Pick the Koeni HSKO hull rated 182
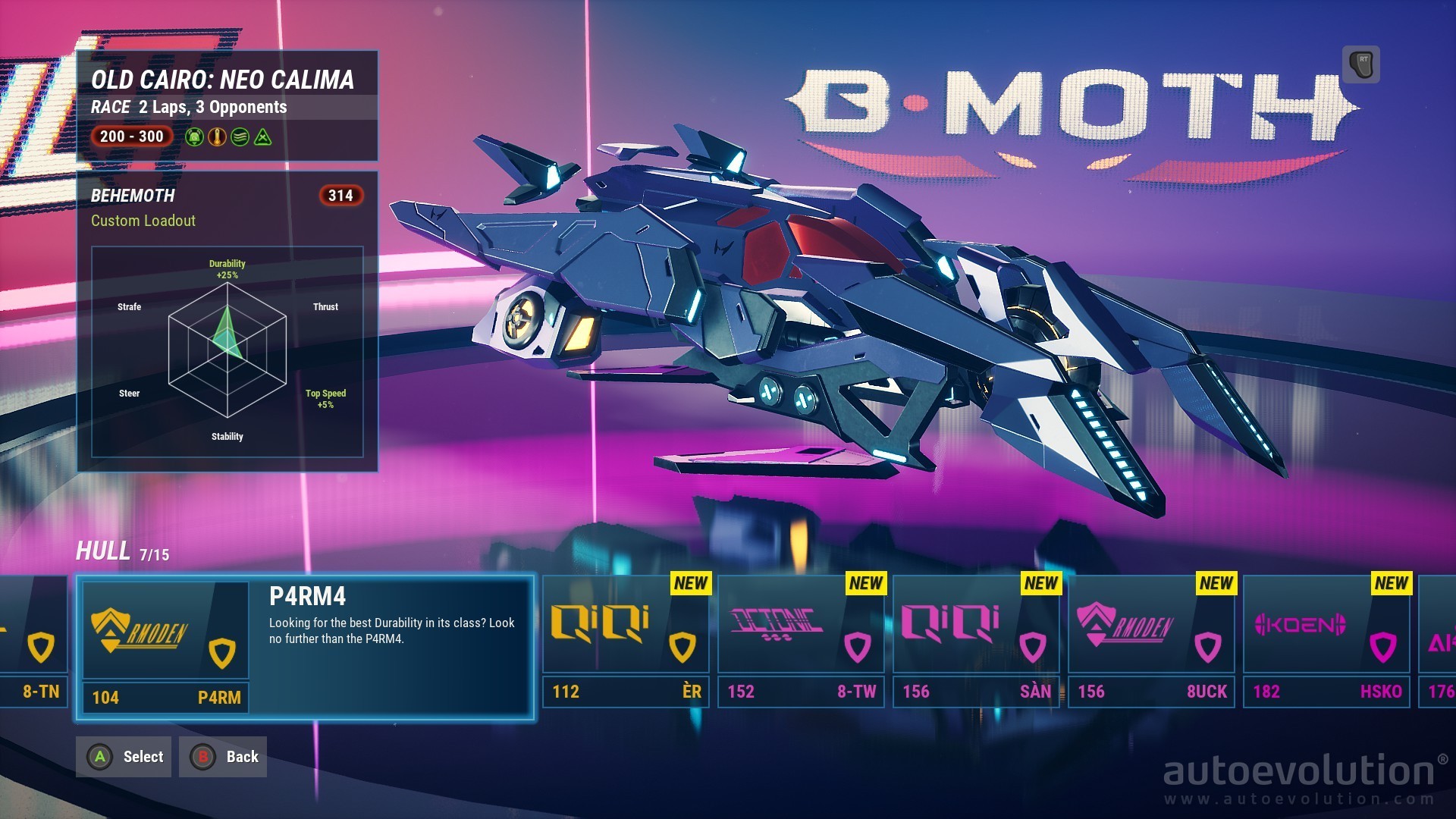1456x819 pixels. (x=1326, y=642)
